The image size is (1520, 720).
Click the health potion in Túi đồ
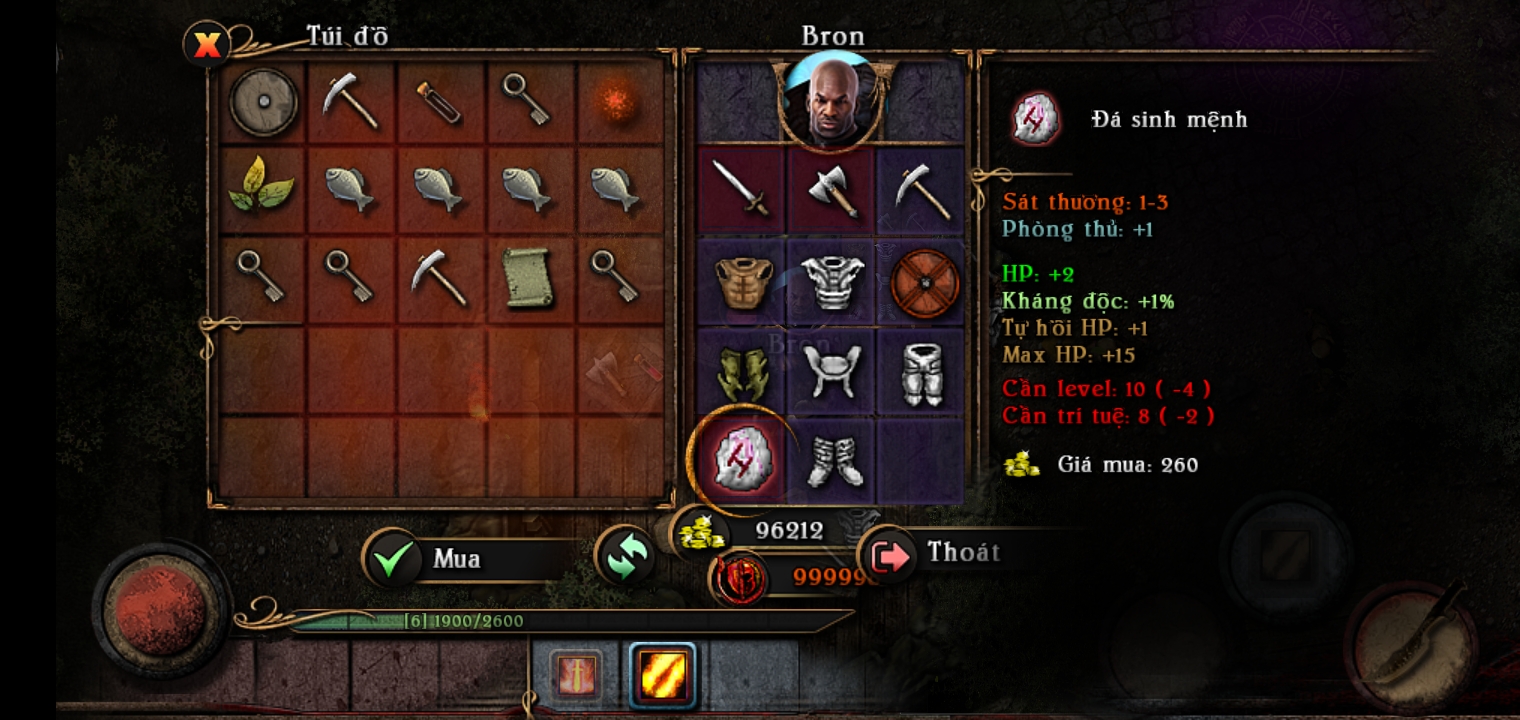pyautogui.click(x=440, y=103)
